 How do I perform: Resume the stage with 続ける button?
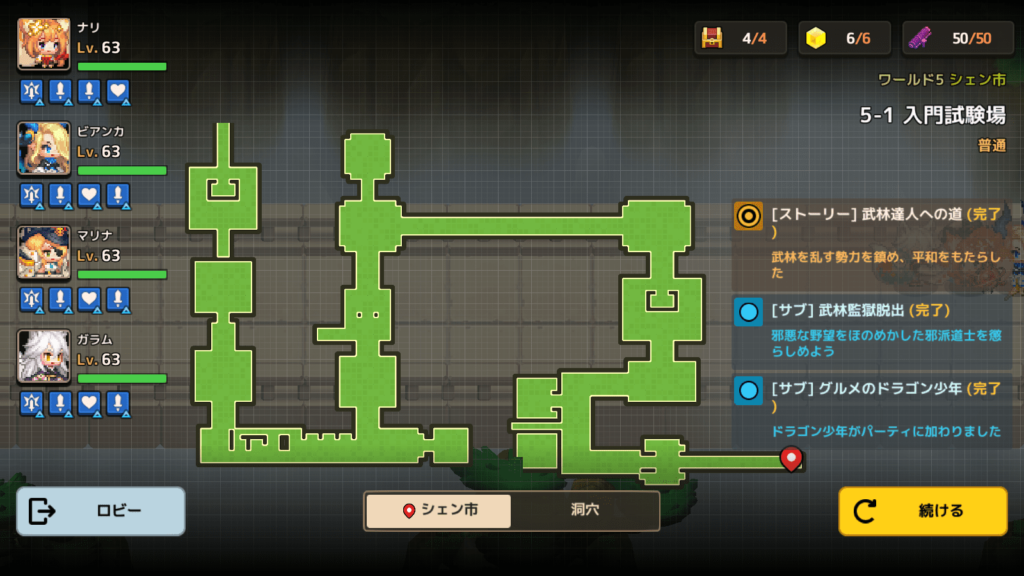tap(922, 511)
